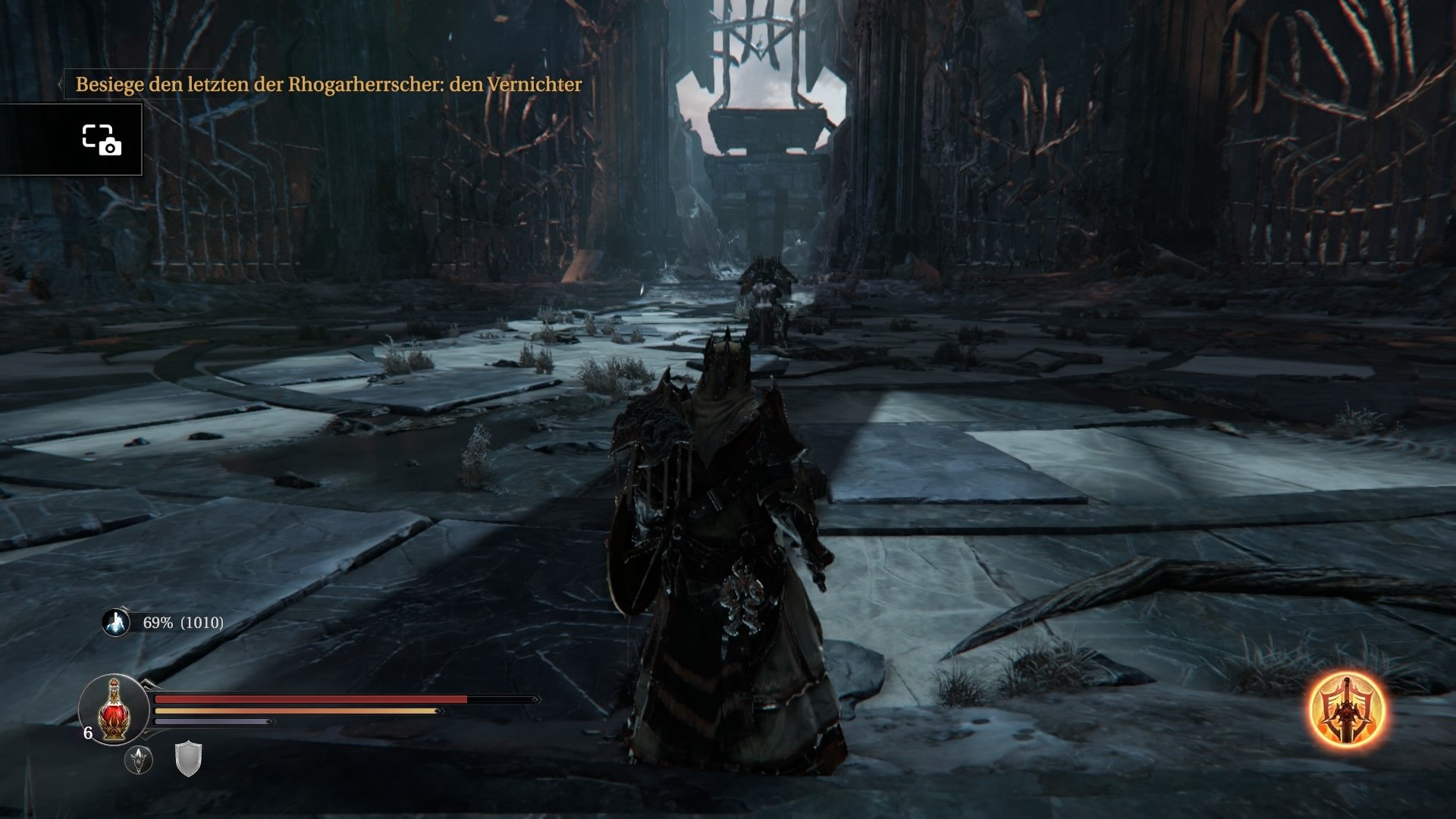The width and height of the screenshot is (1456, 819).
Task: Click the flask charge number 6
Action: 88,733
